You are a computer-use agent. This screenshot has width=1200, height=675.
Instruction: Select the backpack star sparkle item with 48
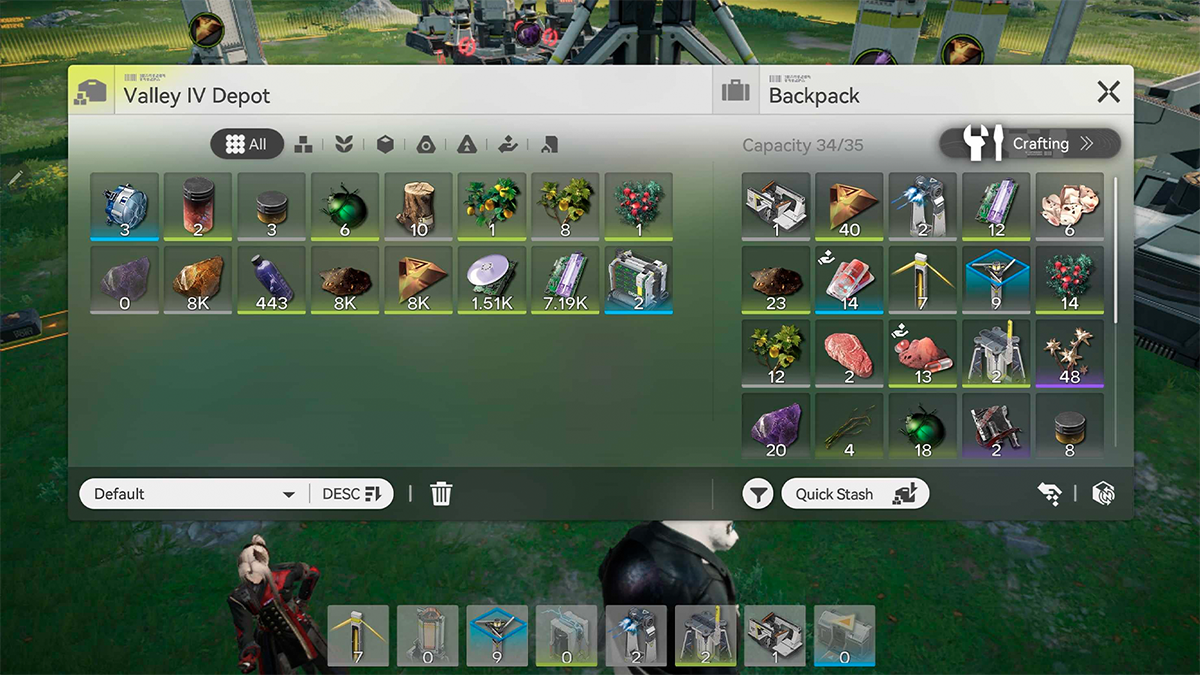(1069, 353)
